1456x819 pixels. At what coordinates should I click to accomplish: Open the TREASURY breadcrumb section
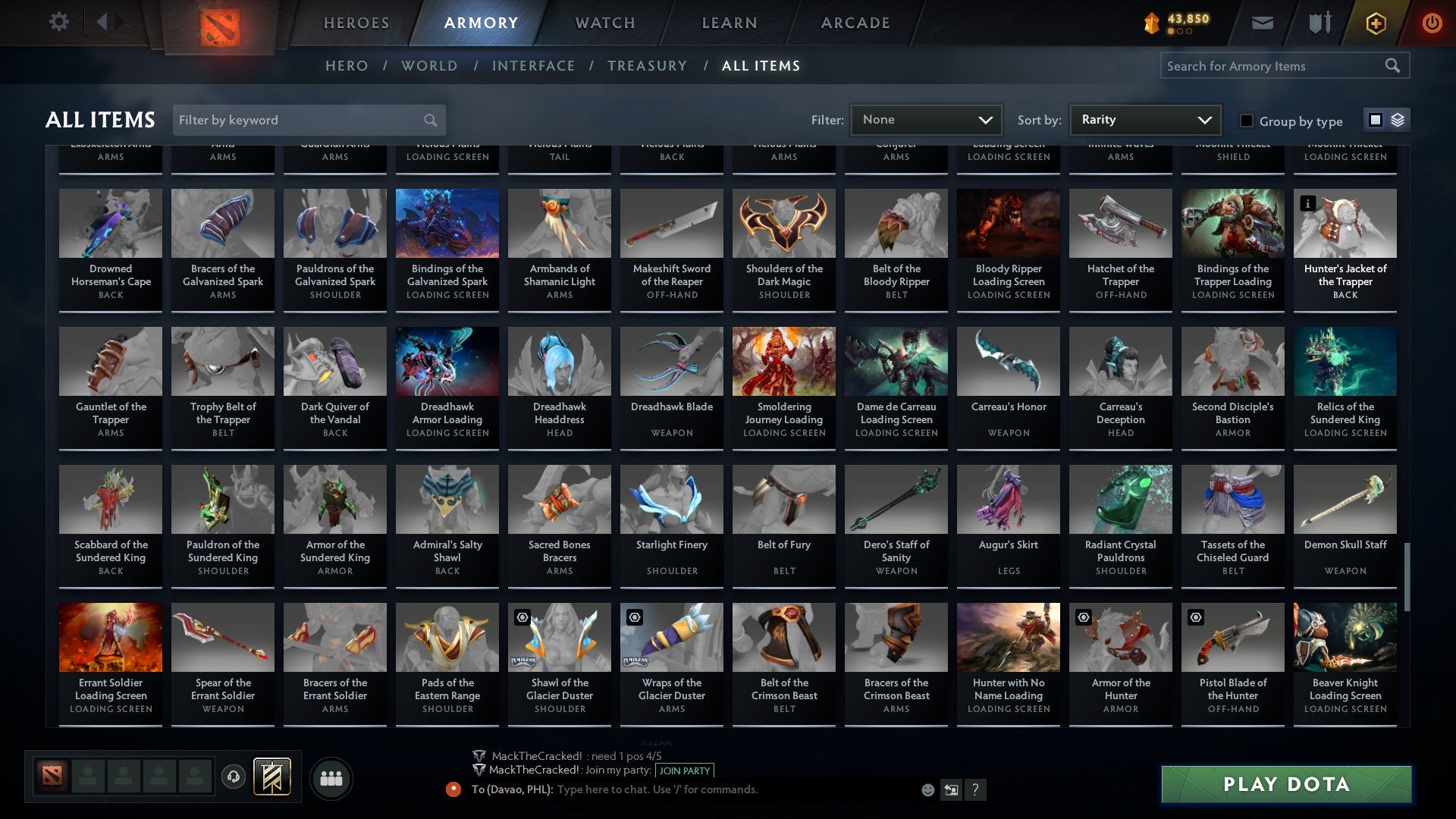tap(648, 65)
